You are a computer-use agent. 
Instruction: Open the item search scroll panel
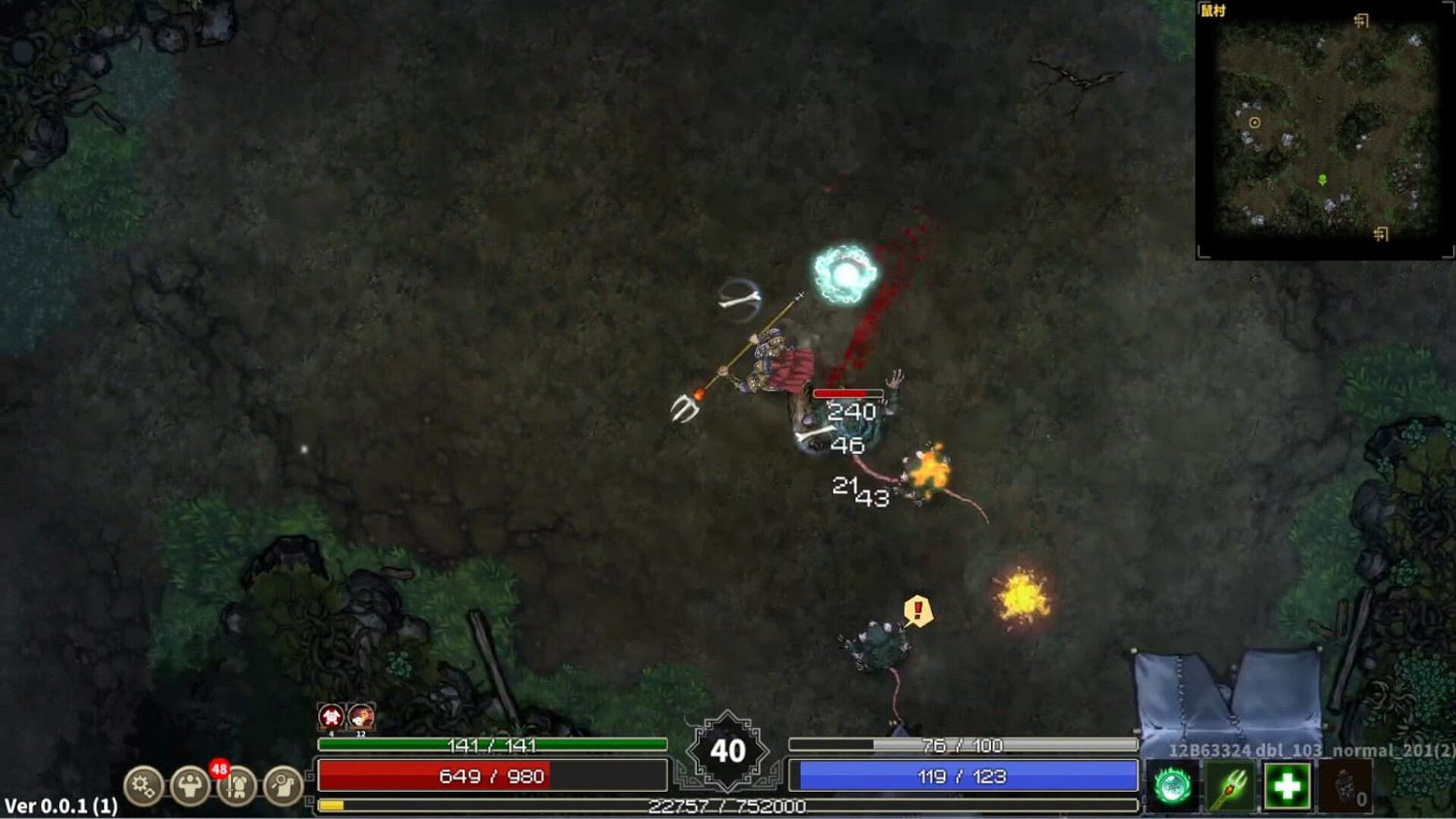[282, 786]
